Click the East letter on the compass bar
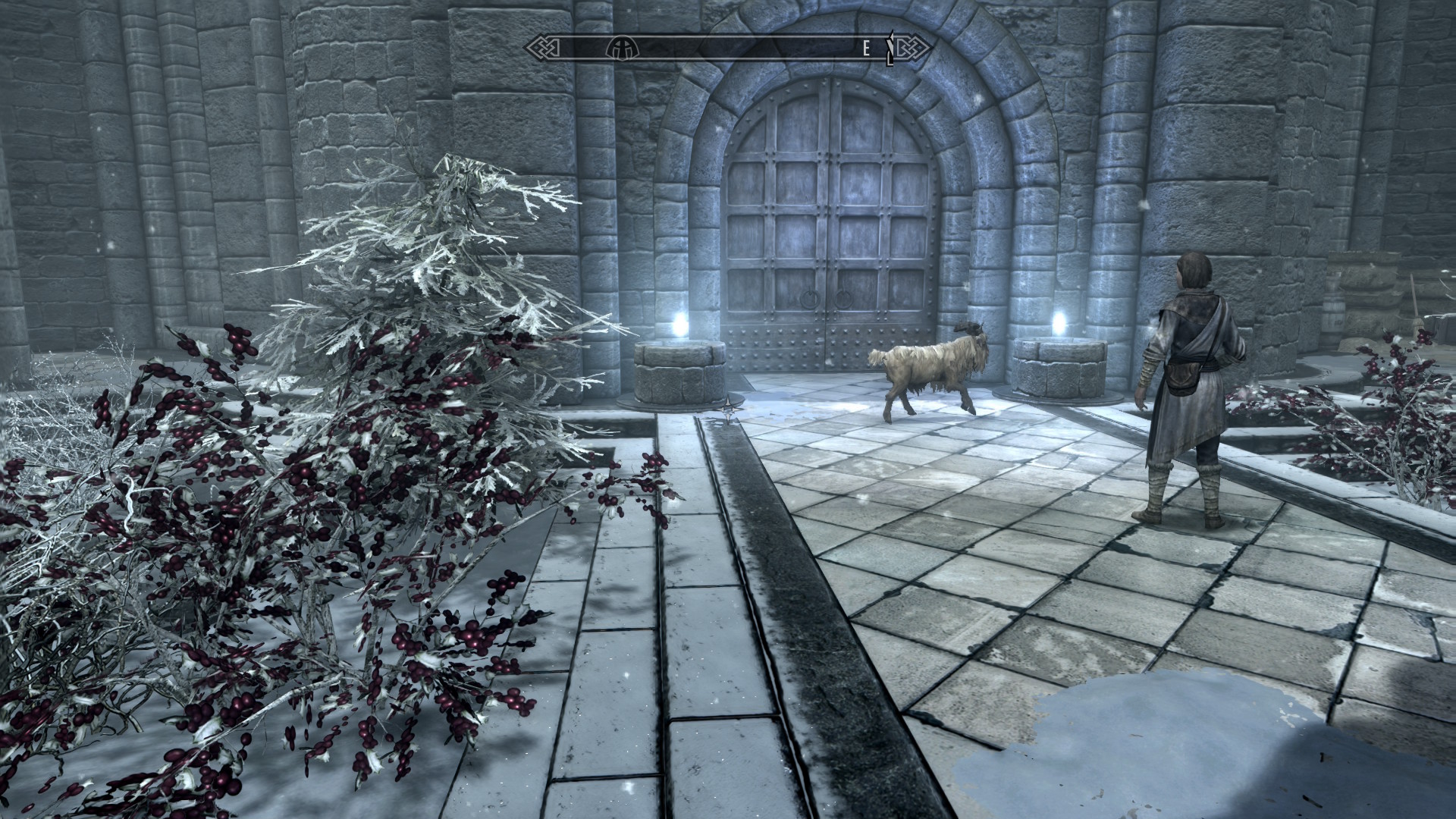 (867, 48)
